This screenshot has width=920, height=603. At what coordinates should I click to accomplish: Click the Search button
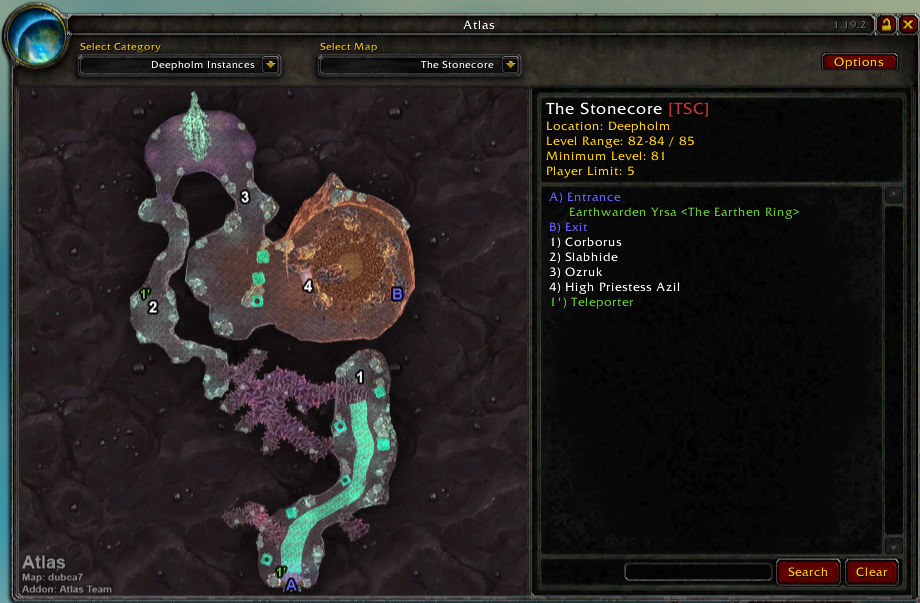807,572
